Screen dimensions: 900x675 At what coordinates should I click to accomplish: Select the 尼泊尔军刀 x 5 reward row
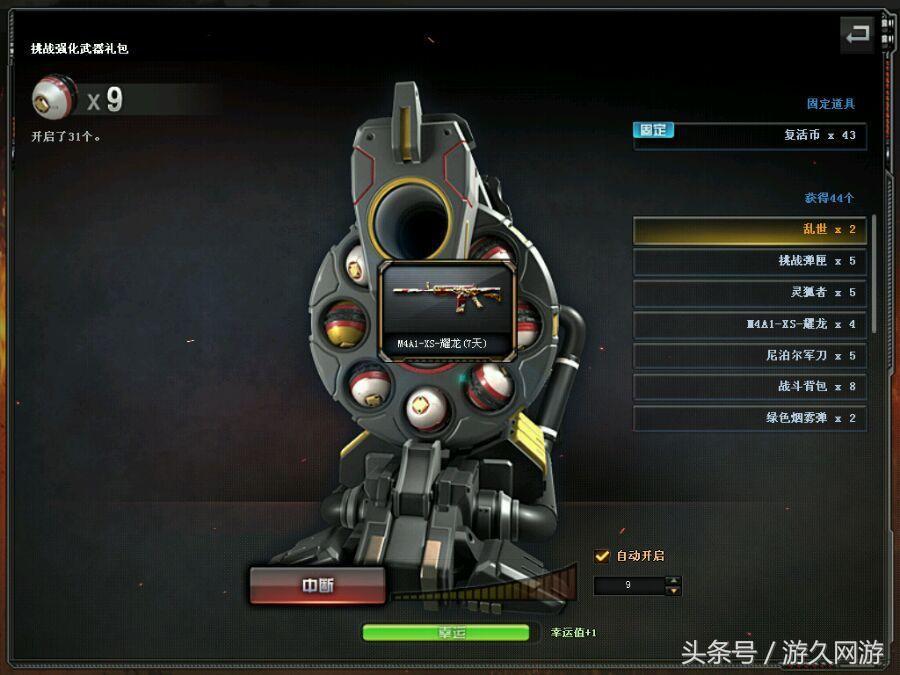(x=749, y=355)
